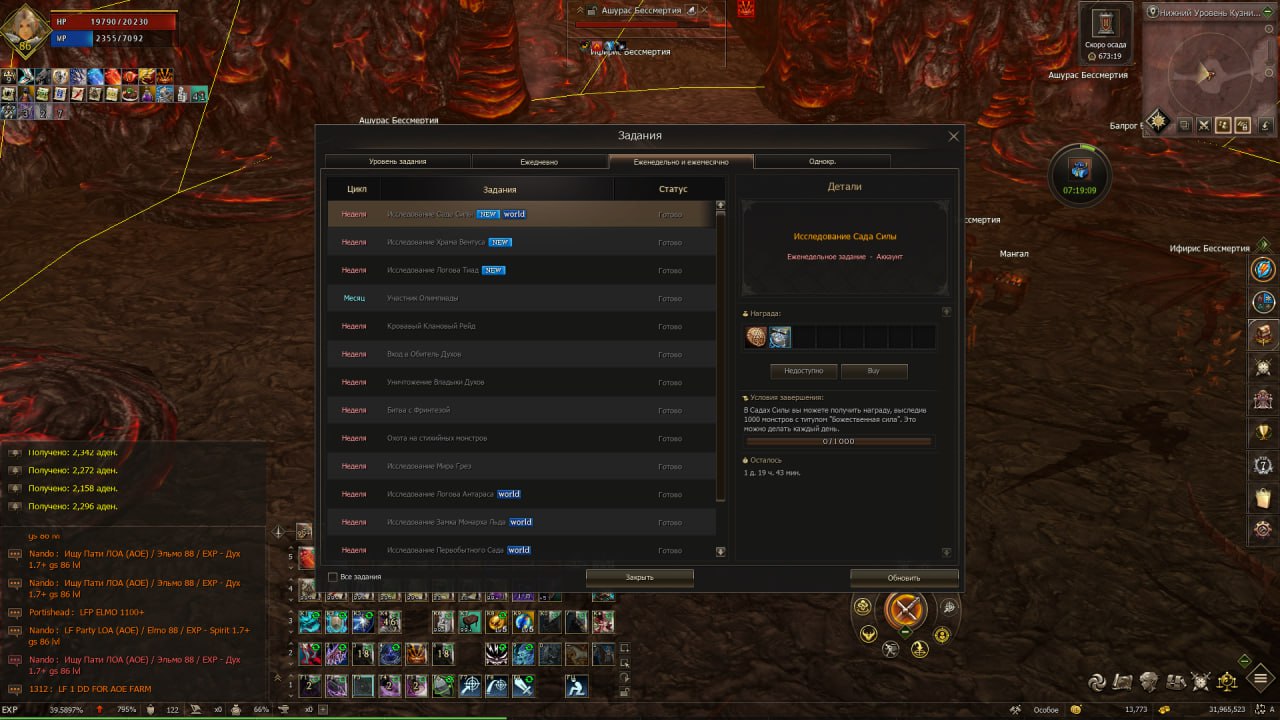Open the minimap in the corner
This screenshot has width=1280, height=720.
(1208, 75)
